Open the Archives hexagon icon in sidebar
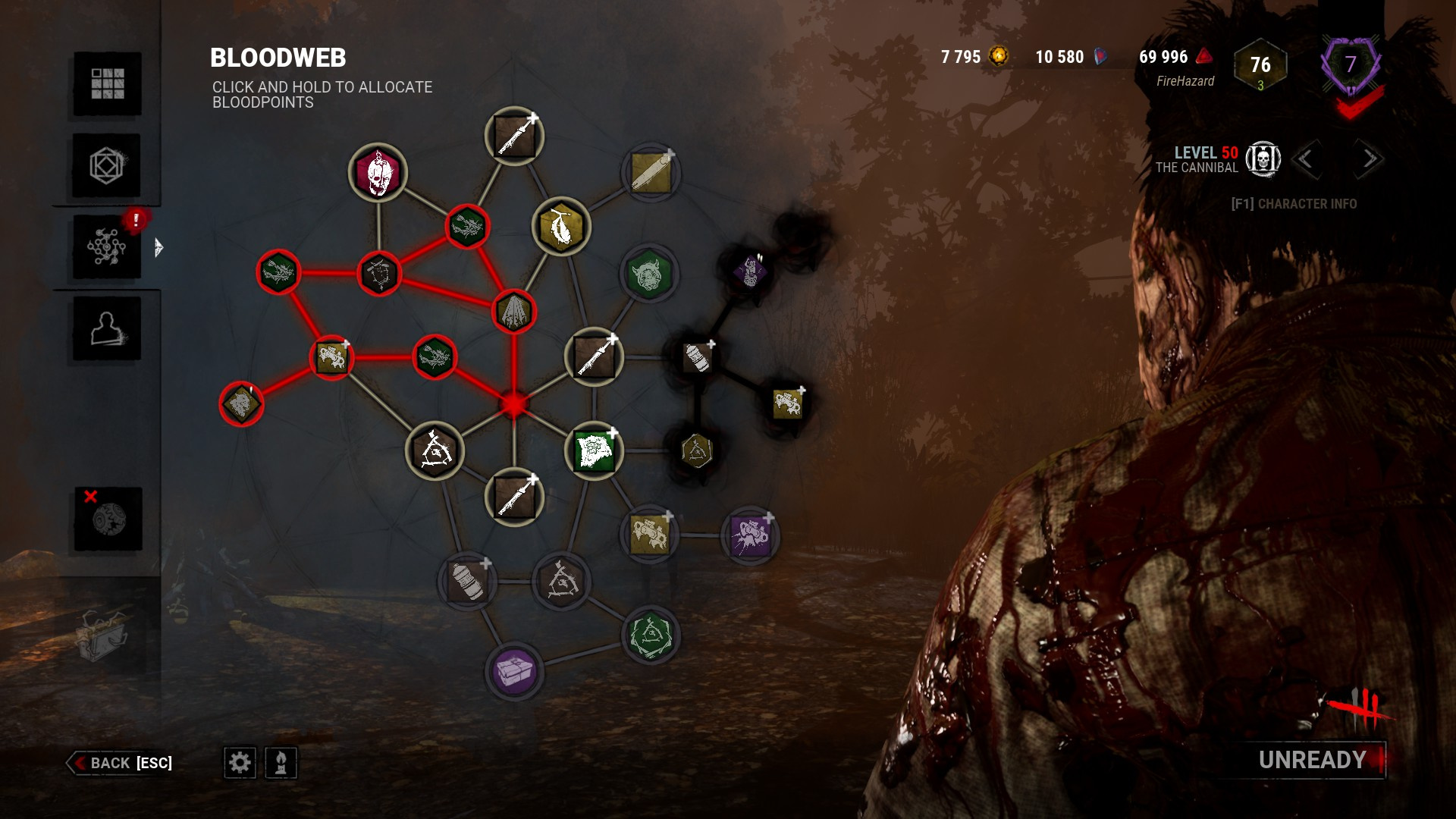 pyautogui.click(x=106, y=165)
